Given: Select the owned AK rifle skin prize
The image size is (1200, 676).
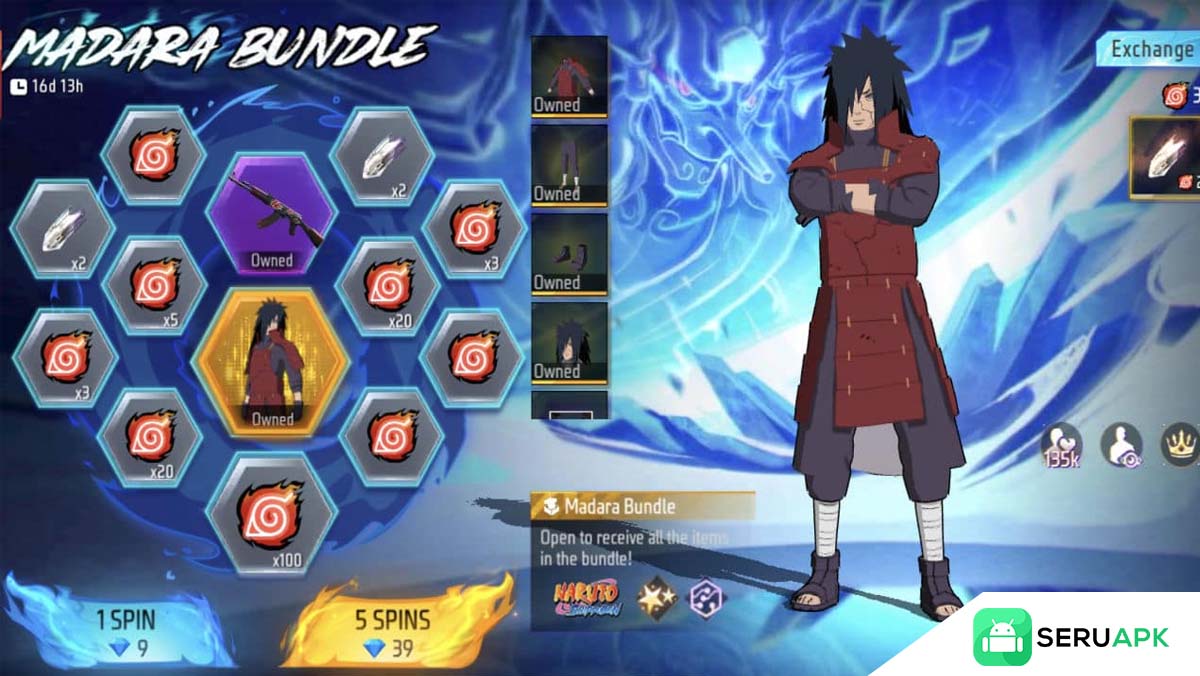Looking at the screenshot, I should pos(271,215).
